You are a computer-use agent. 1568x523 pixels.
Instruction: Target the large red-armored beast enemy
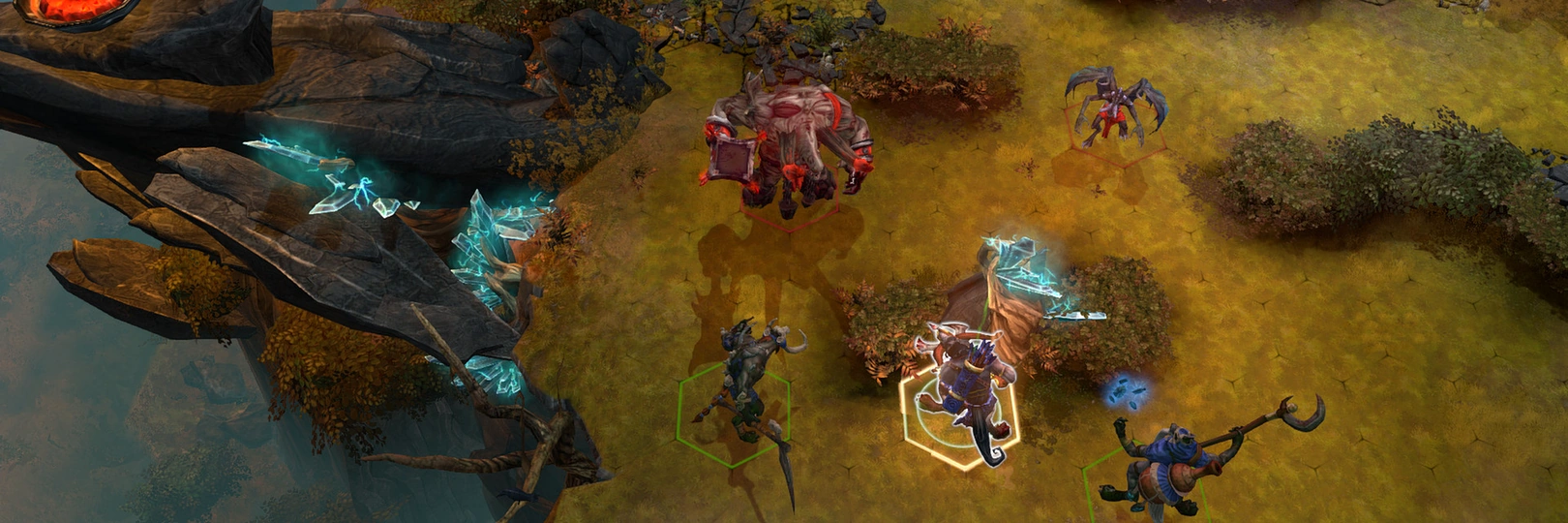(788, 140)
